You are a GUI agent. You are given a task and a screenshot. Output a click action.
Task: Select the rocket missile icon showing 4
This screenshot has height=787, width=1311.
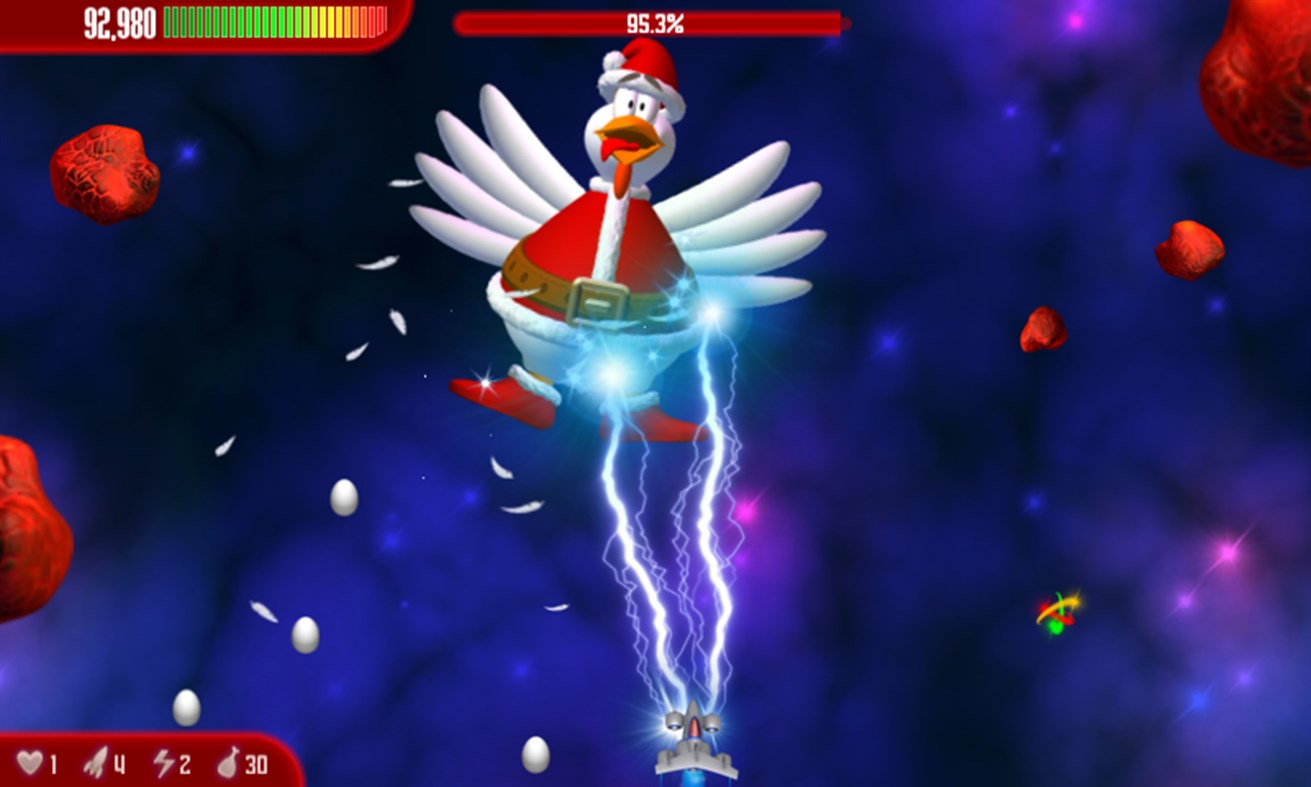pos(95,764)
